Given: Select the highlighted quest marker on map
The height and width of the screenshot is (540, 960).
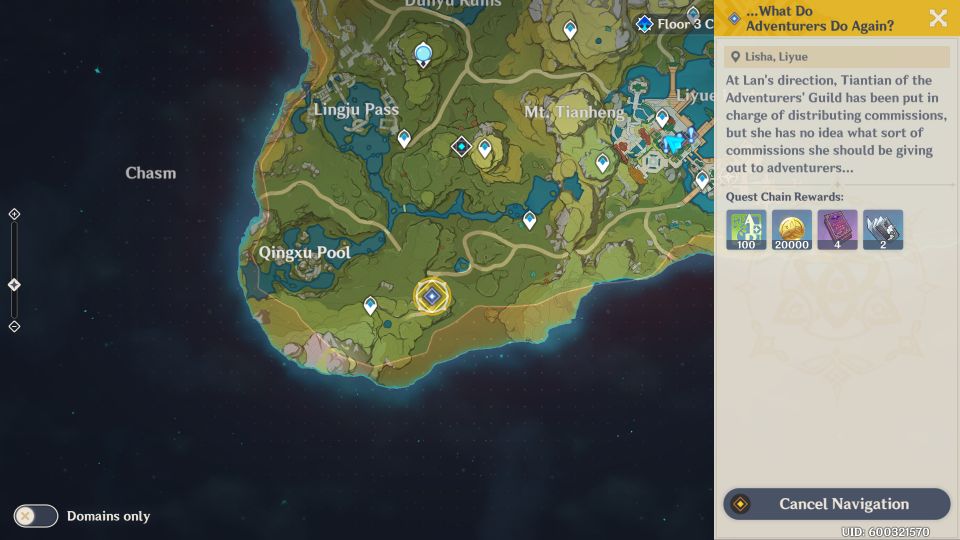Looking at the screenshot, I should [432, 296].
